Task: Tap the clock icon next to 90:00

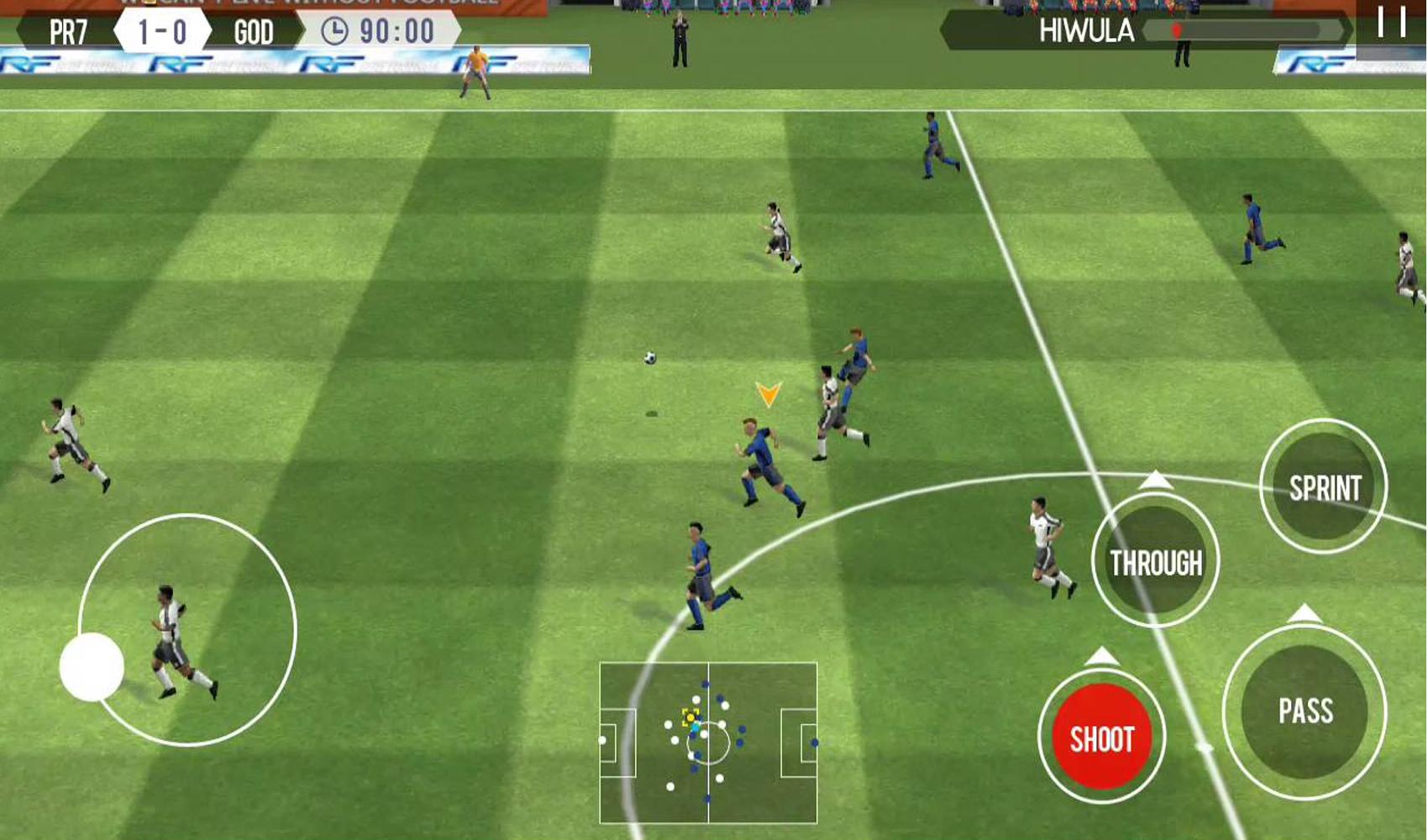Action: click(336, 30)
